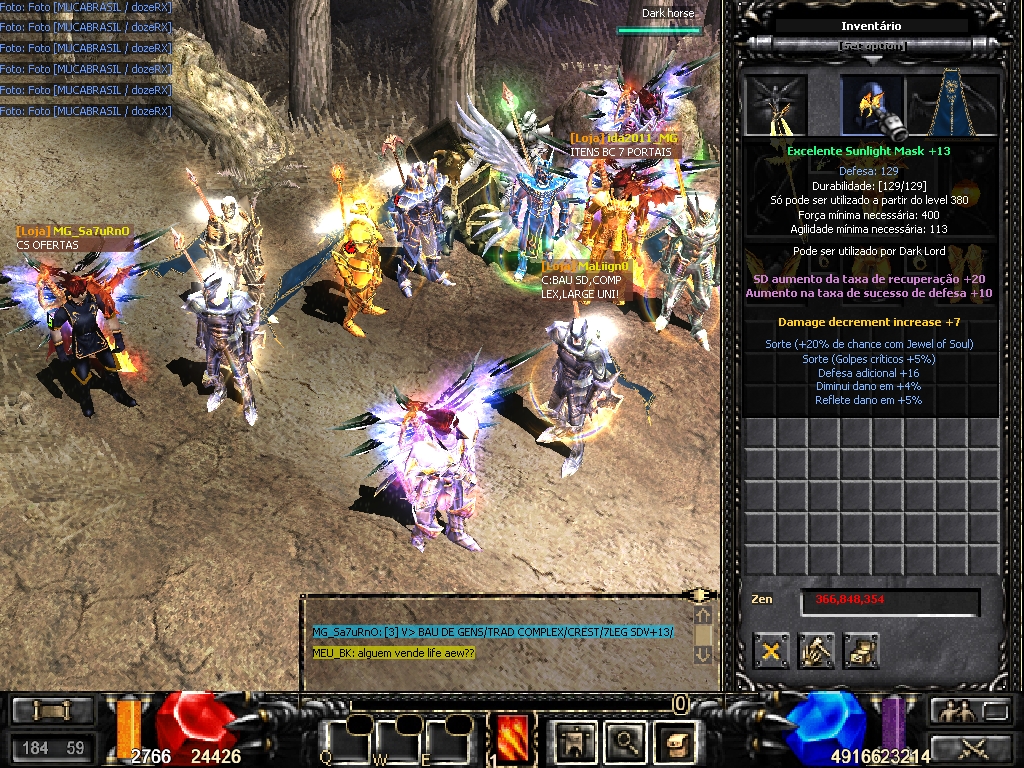Open the party button with two figures
Image resolution: width=1024 pixels, height=768 pixels.
coord(952,710)
